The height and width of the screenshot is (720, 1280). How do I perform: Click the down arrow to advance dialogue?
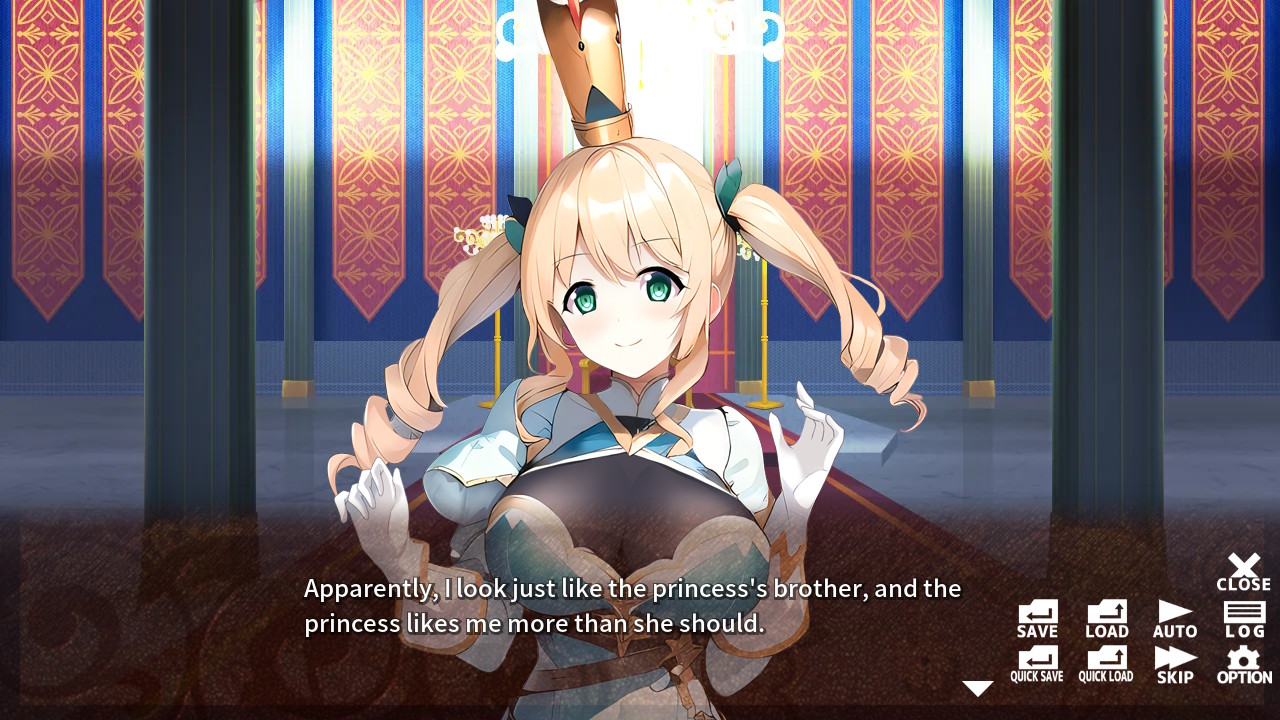coord(977,686)
